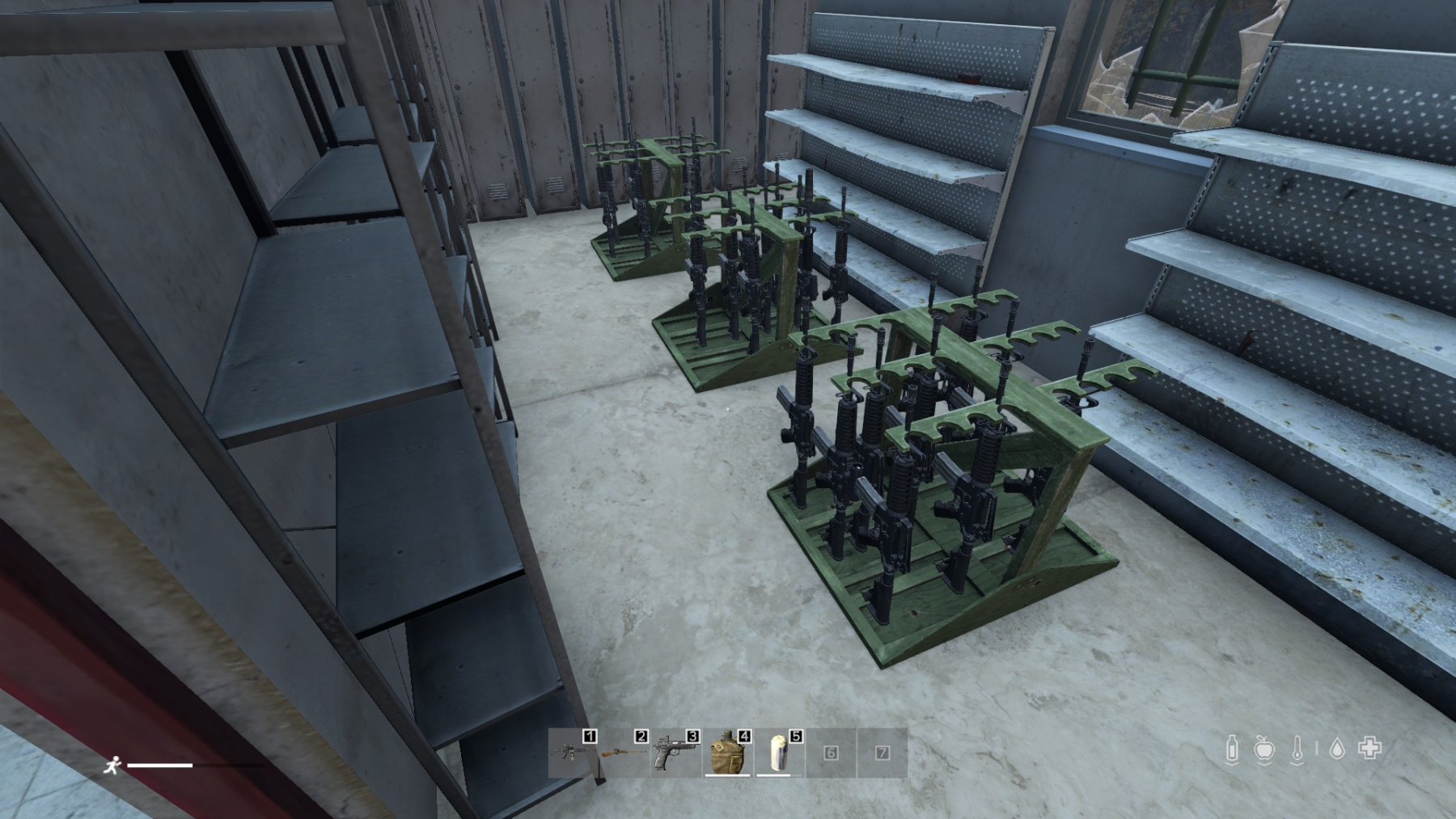Select the canteen in hotbar slot 4
Screen dimensions: 1456x819
click(x=727, y=753)
